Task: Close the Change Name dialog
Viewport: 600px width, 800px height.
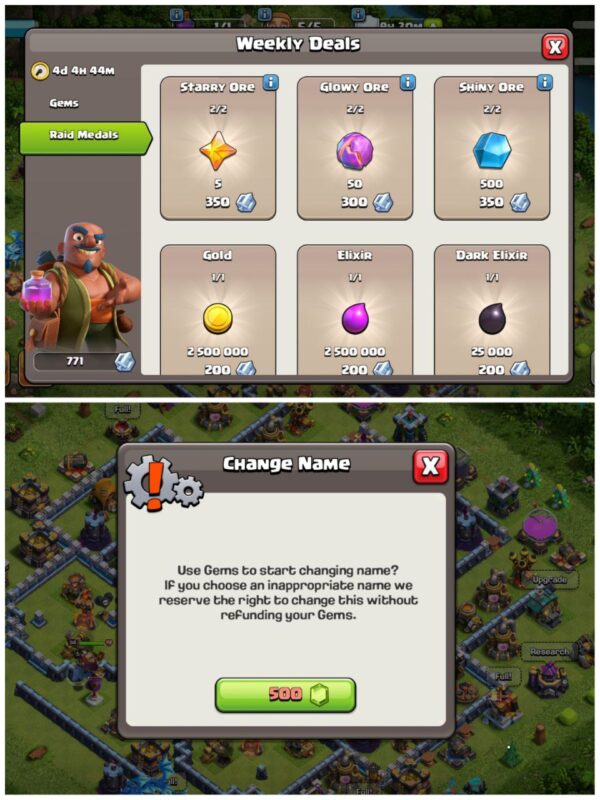Action: click(x=430, y=465)
